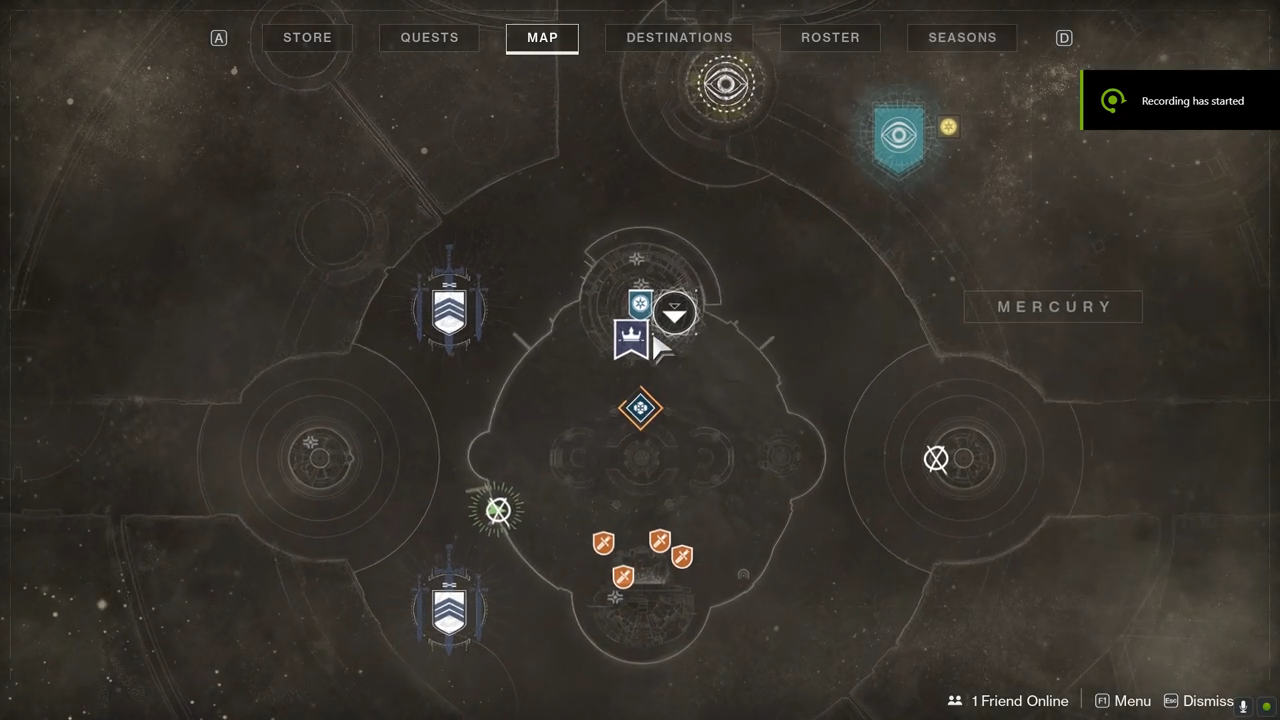Select the Map tab

(542, 38)
